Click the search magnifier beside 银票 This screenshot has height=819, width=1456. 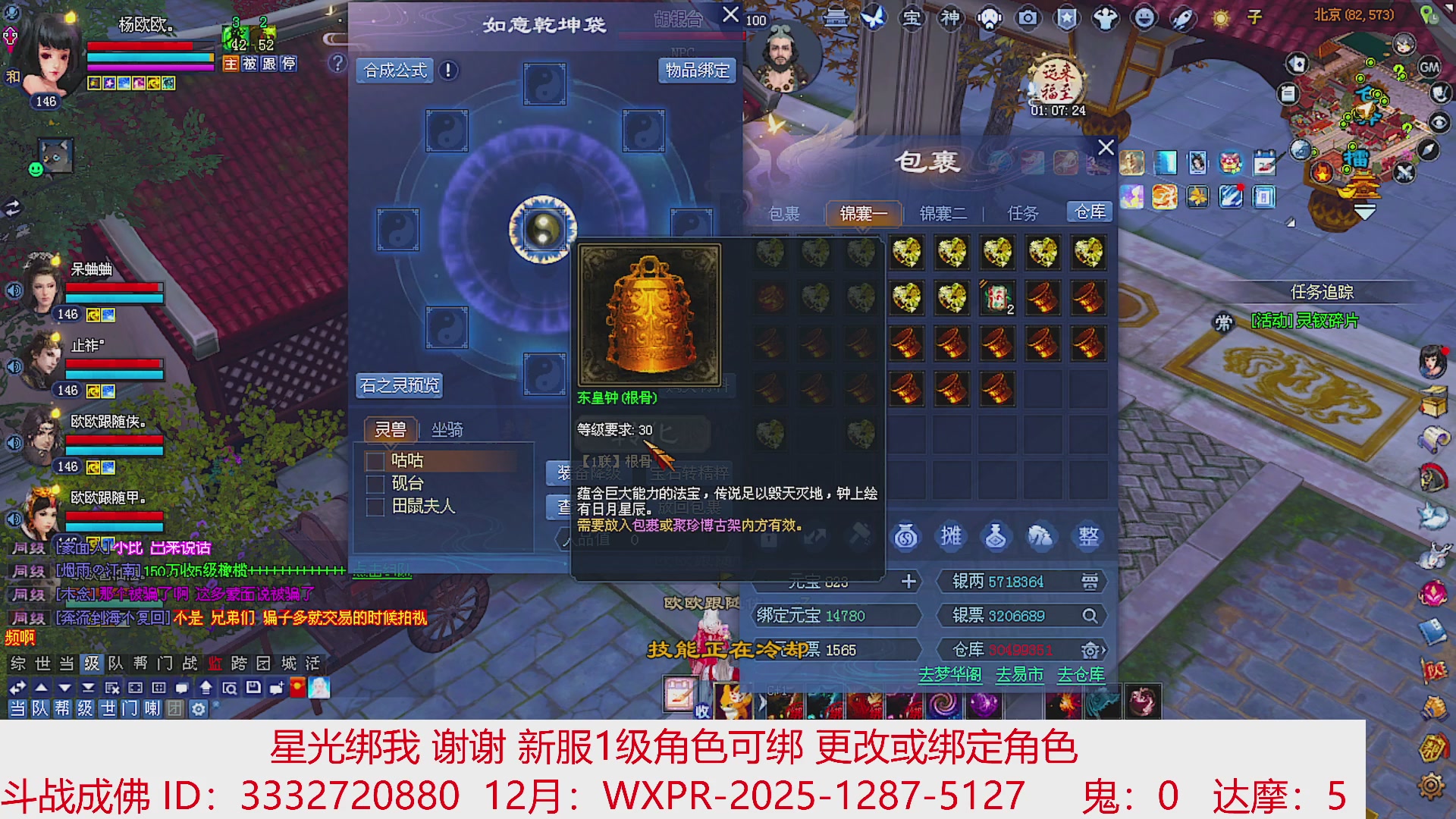click(1090, 616)
